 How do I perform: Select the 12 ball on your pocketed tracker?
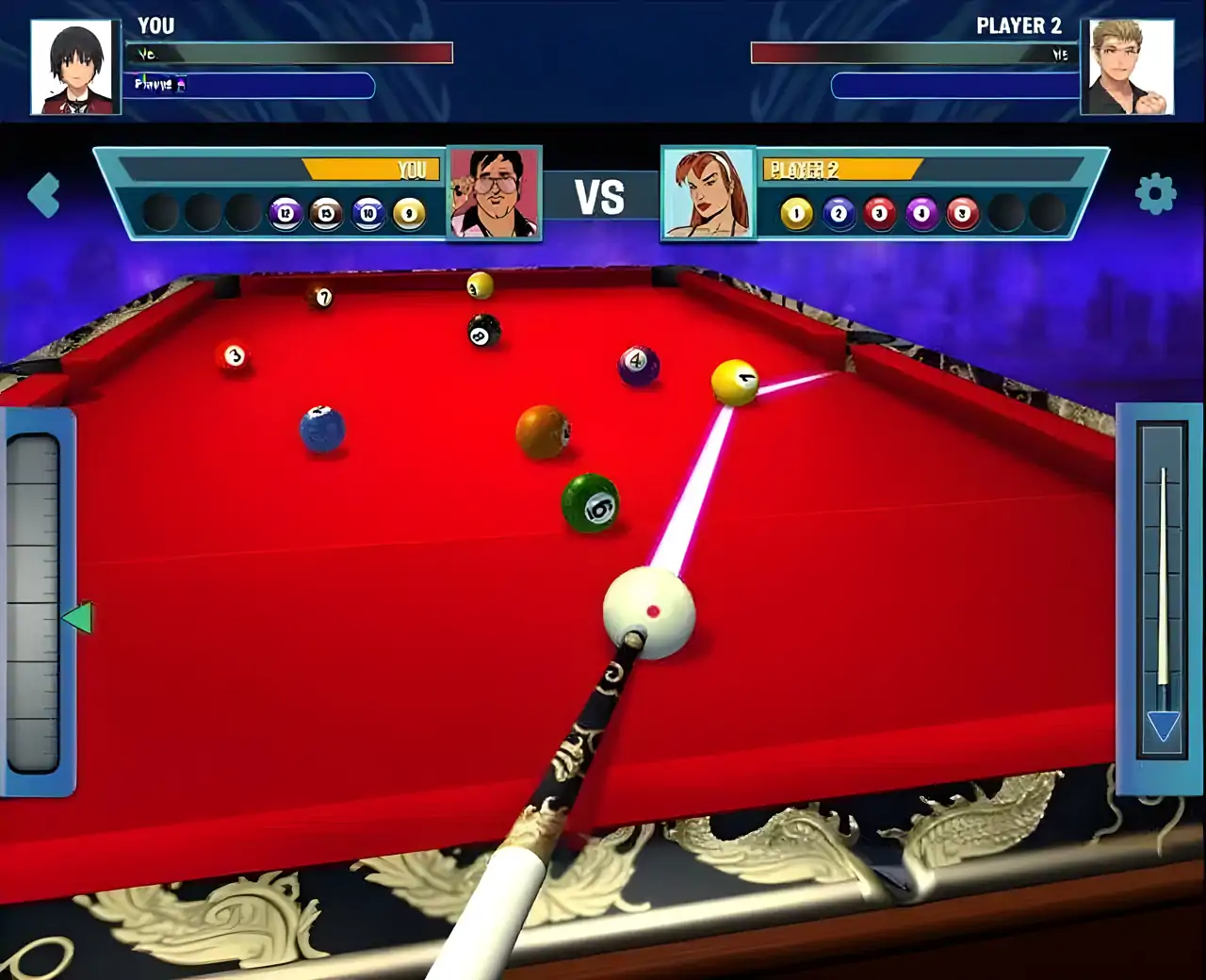pyautogui.click(x=285, y=211)
